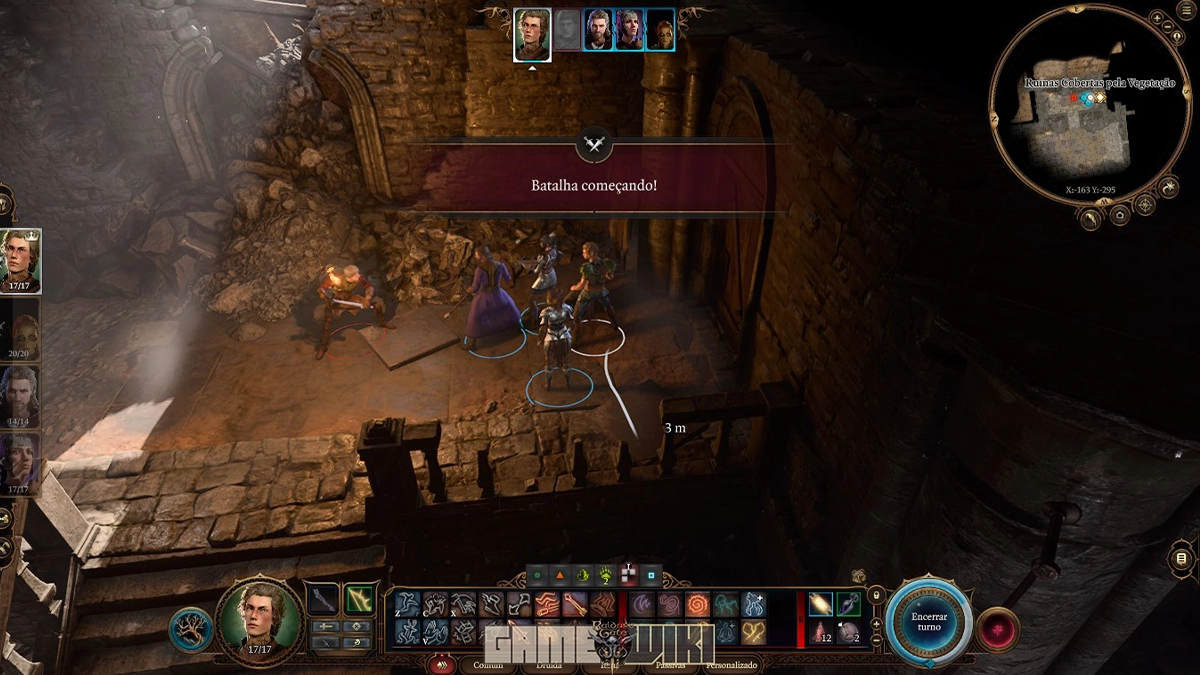The height and width of the screenshot is (675, 1200).
Task: Activate the red round button beside Encerrar turno
Action: tap(997, 628)
